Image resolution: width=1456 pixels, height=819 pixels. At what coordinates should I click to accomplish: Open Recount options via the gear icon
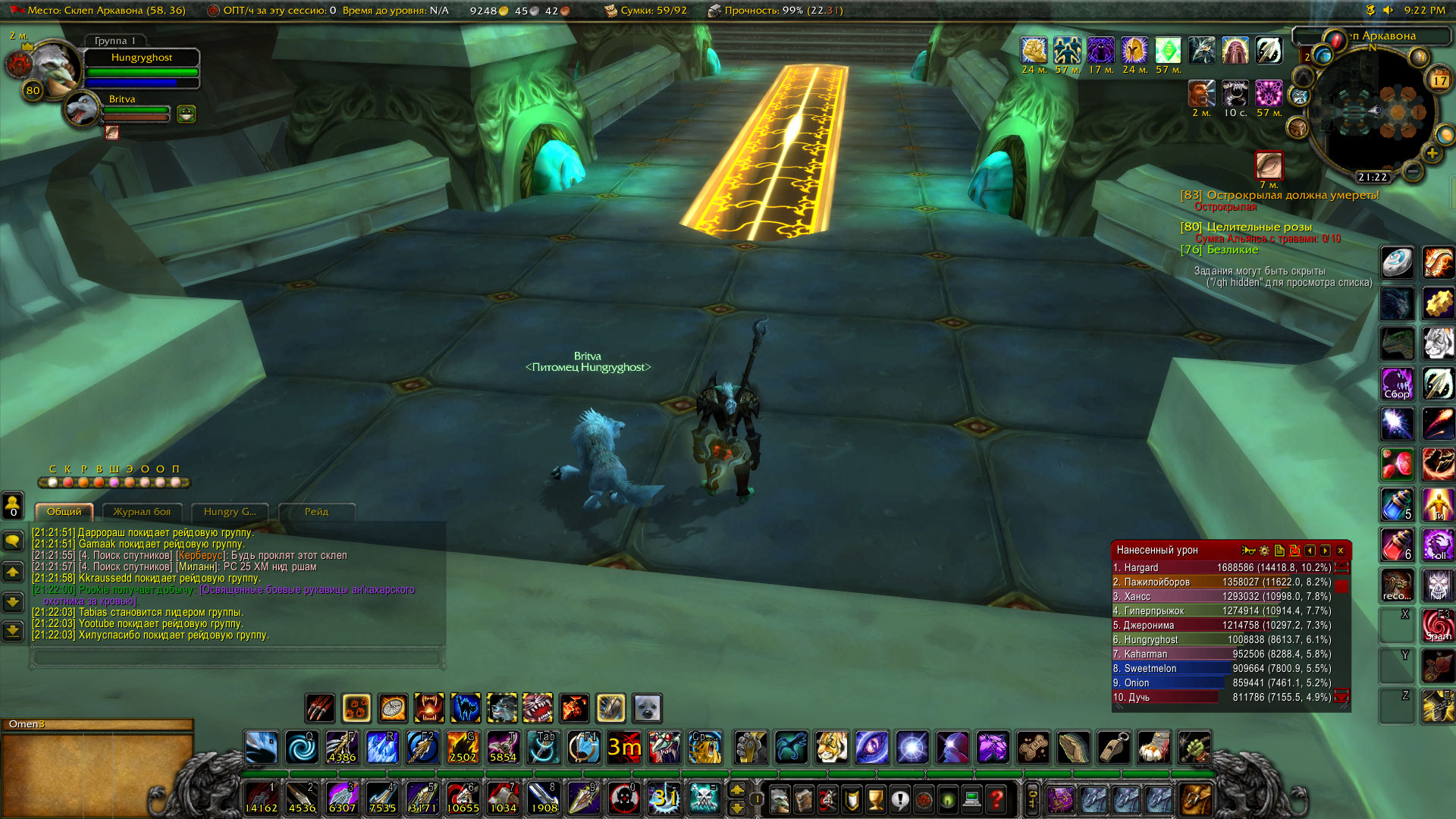click(x=1263, y=551)
